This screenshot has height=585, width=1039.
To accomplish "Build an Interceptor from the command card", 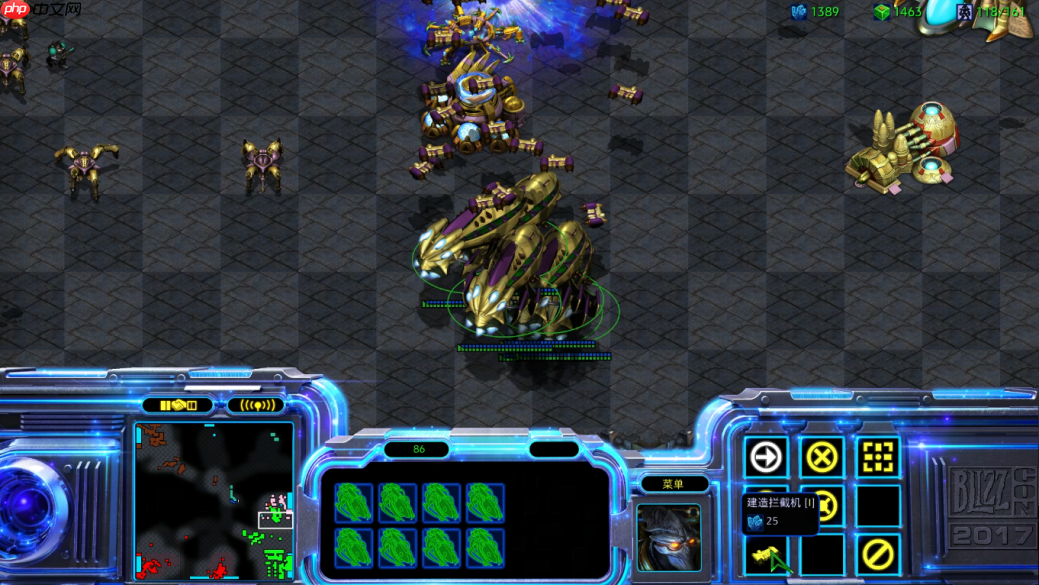I will coord(766,554).
